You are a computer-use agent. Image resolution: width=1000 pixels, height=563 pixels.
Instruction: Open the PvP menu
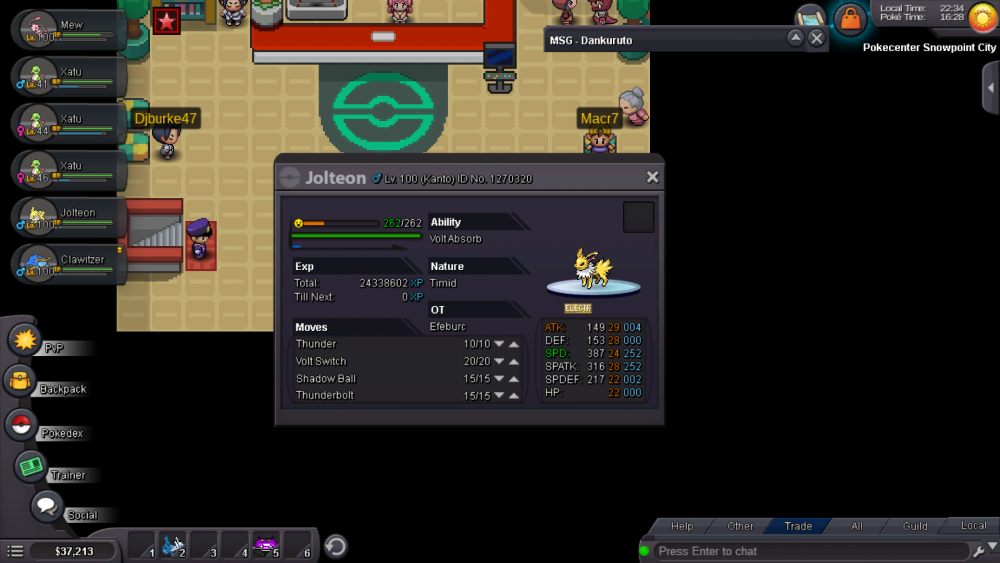(24, 340)
